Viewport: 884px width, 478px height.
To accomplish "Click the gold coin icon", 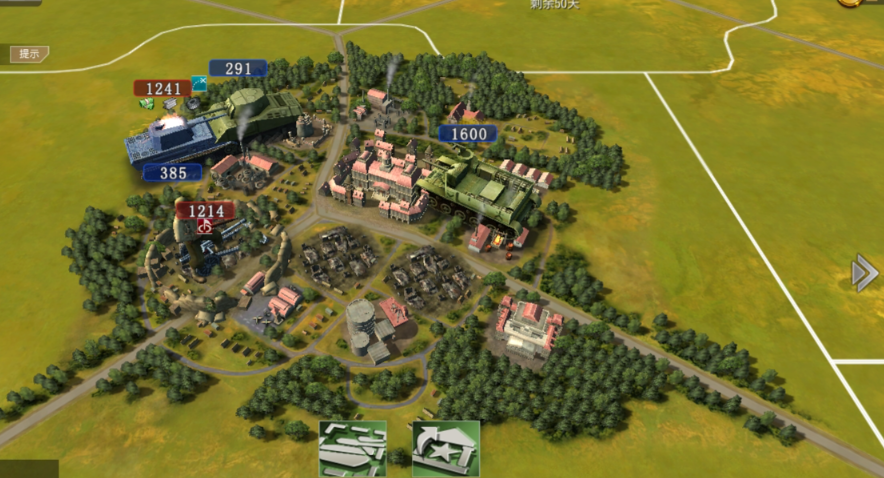I will pos(851,3).
